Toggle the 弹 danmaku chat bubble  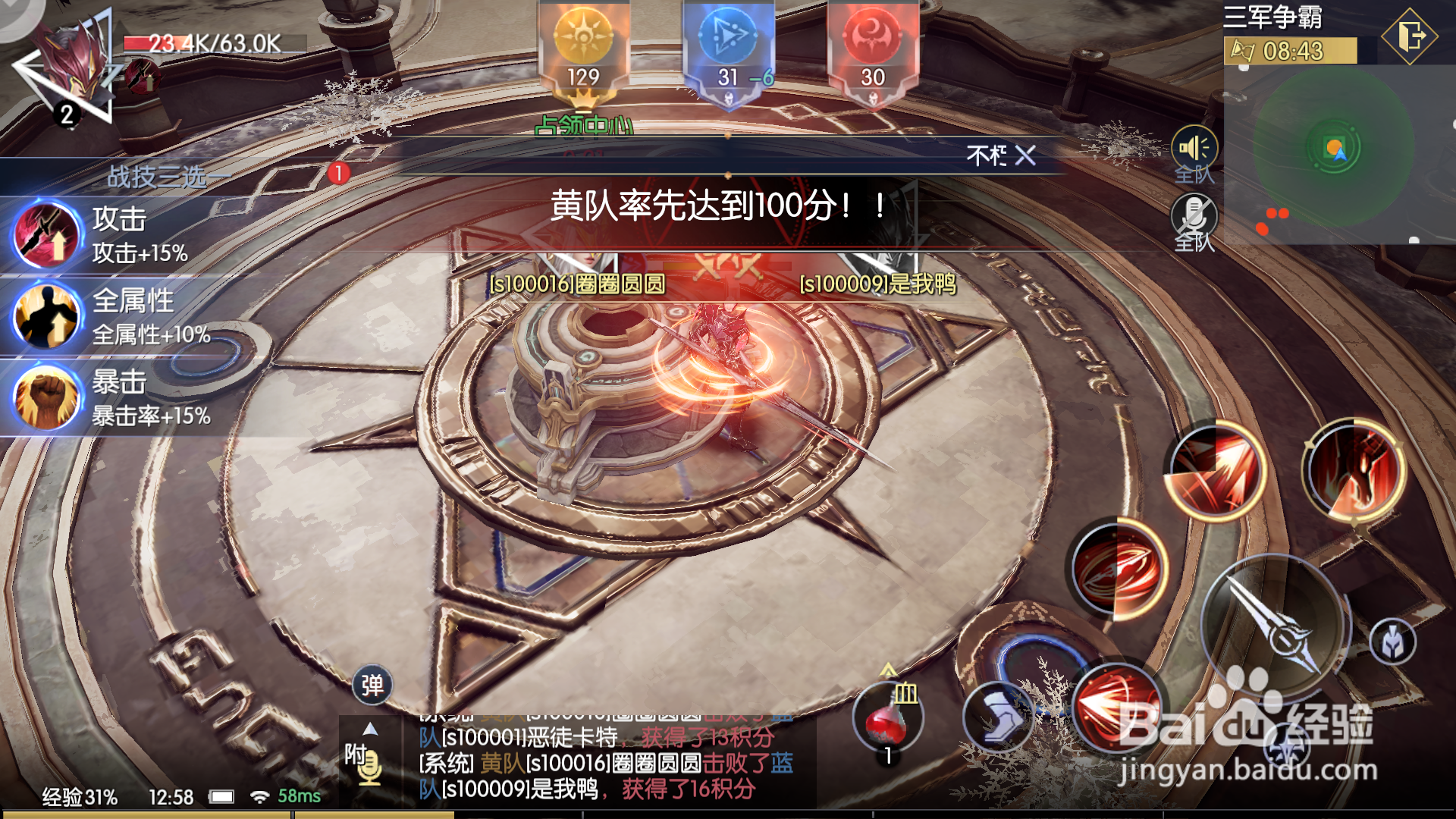(371, 685)
